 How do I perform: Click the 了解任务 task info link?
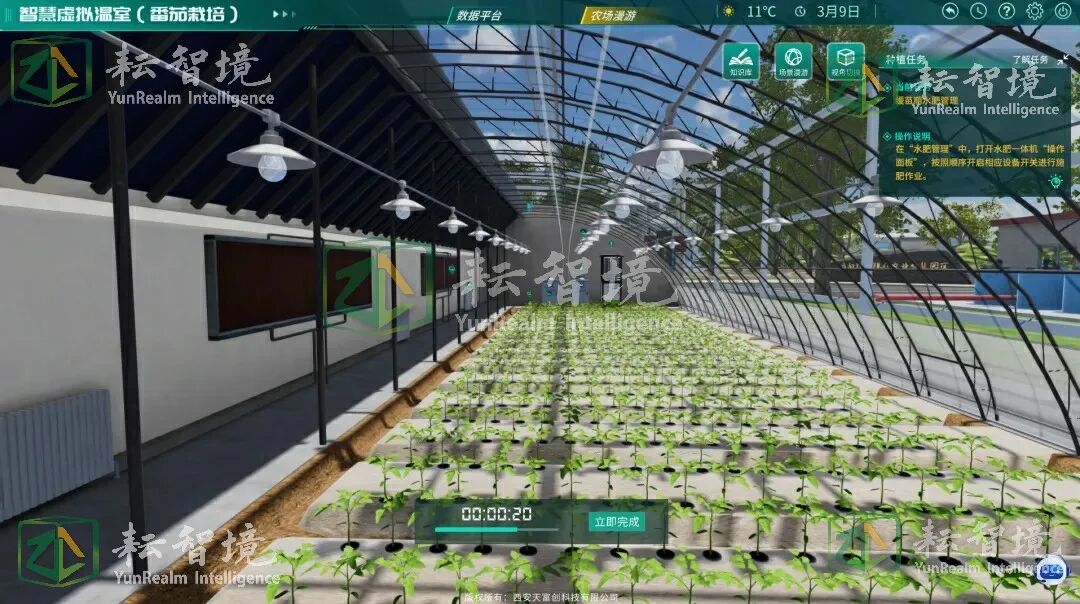tap(1031, 60)
